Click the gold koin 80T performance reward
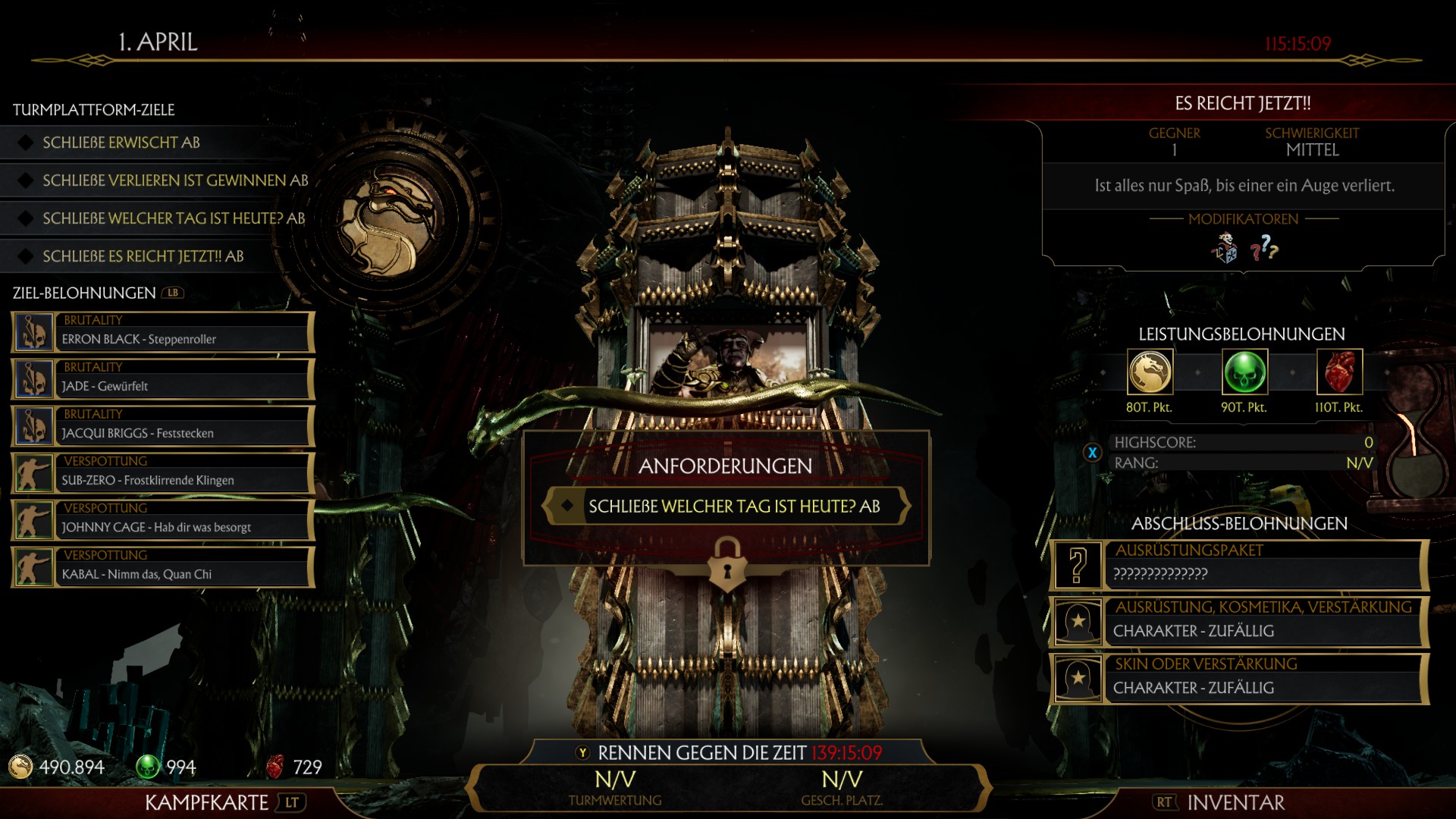The image size is (1456, 819). point(1150,372)
